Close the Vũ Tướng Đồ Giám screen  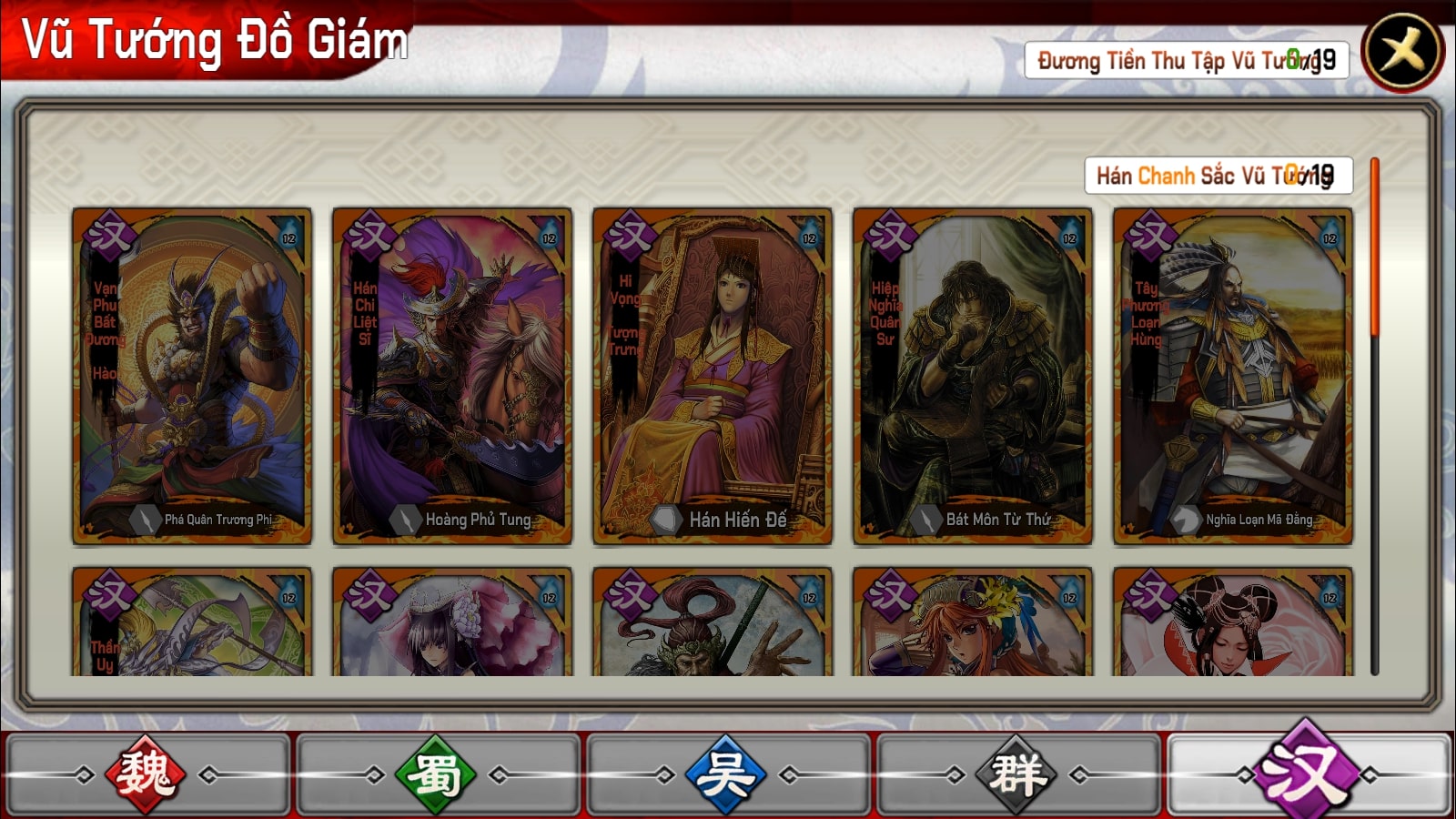[1402, 52]
